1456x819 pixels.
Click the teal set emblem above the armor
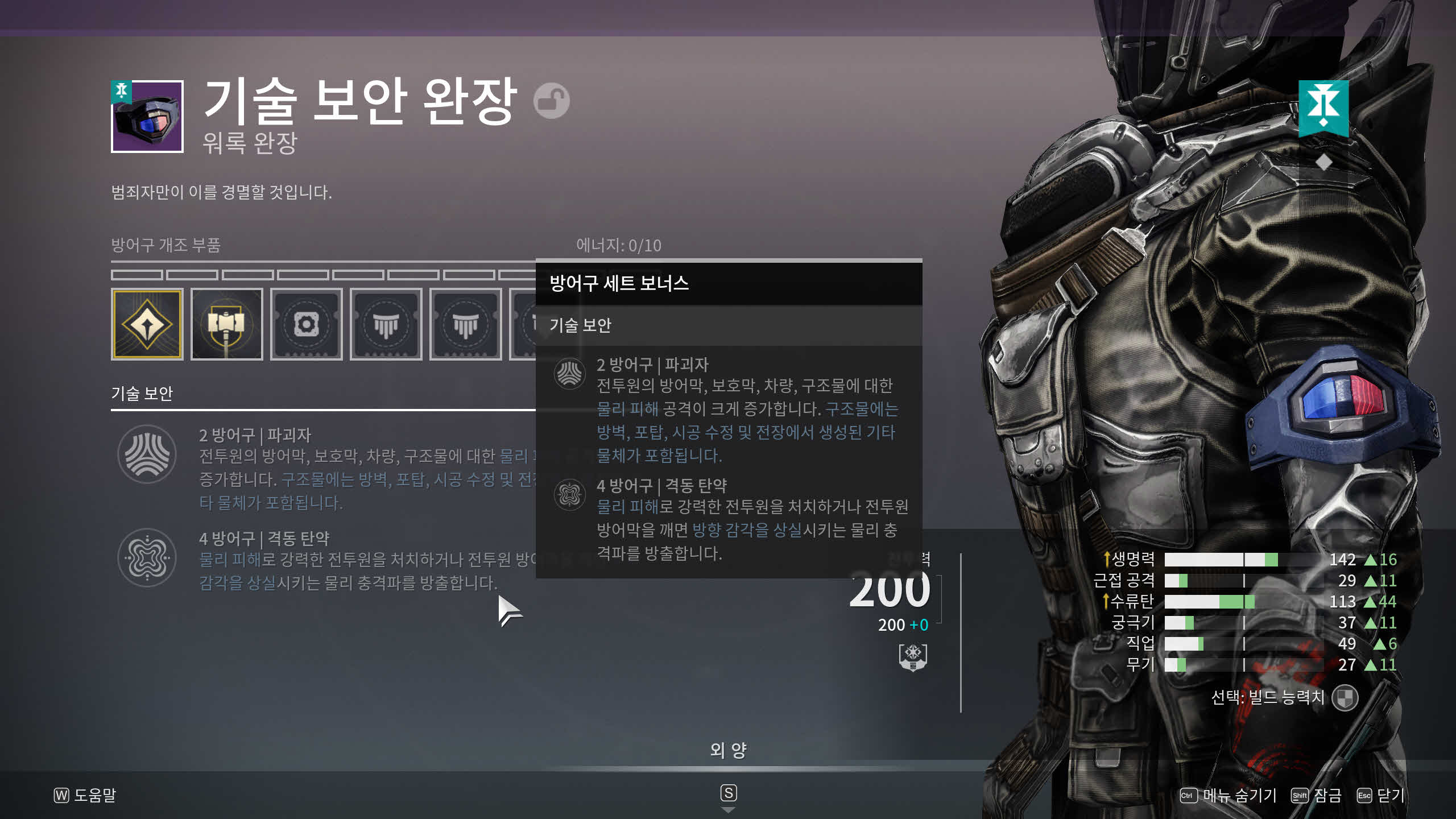click(x=1323, y=107)
